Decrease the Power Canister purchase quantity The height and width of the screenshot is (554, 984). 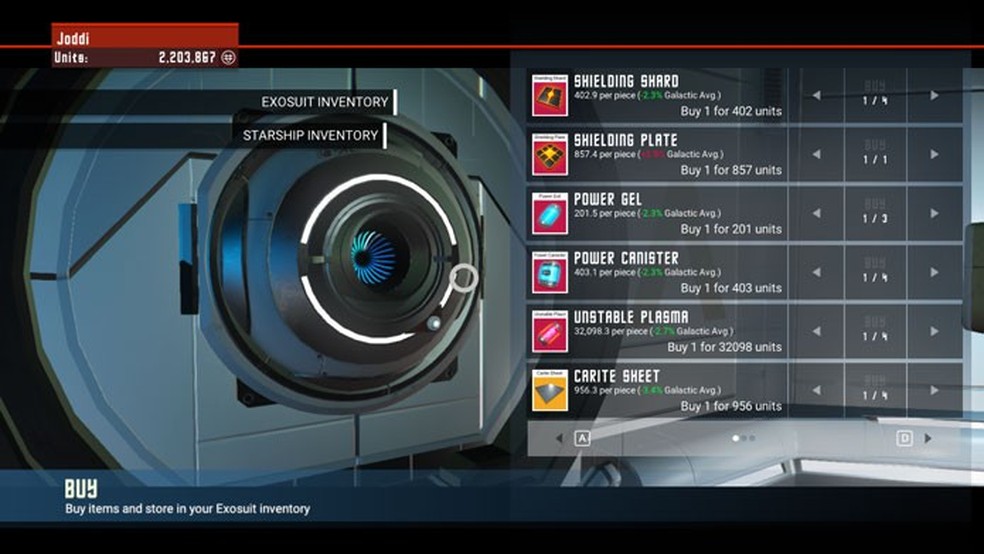point(816,273)
